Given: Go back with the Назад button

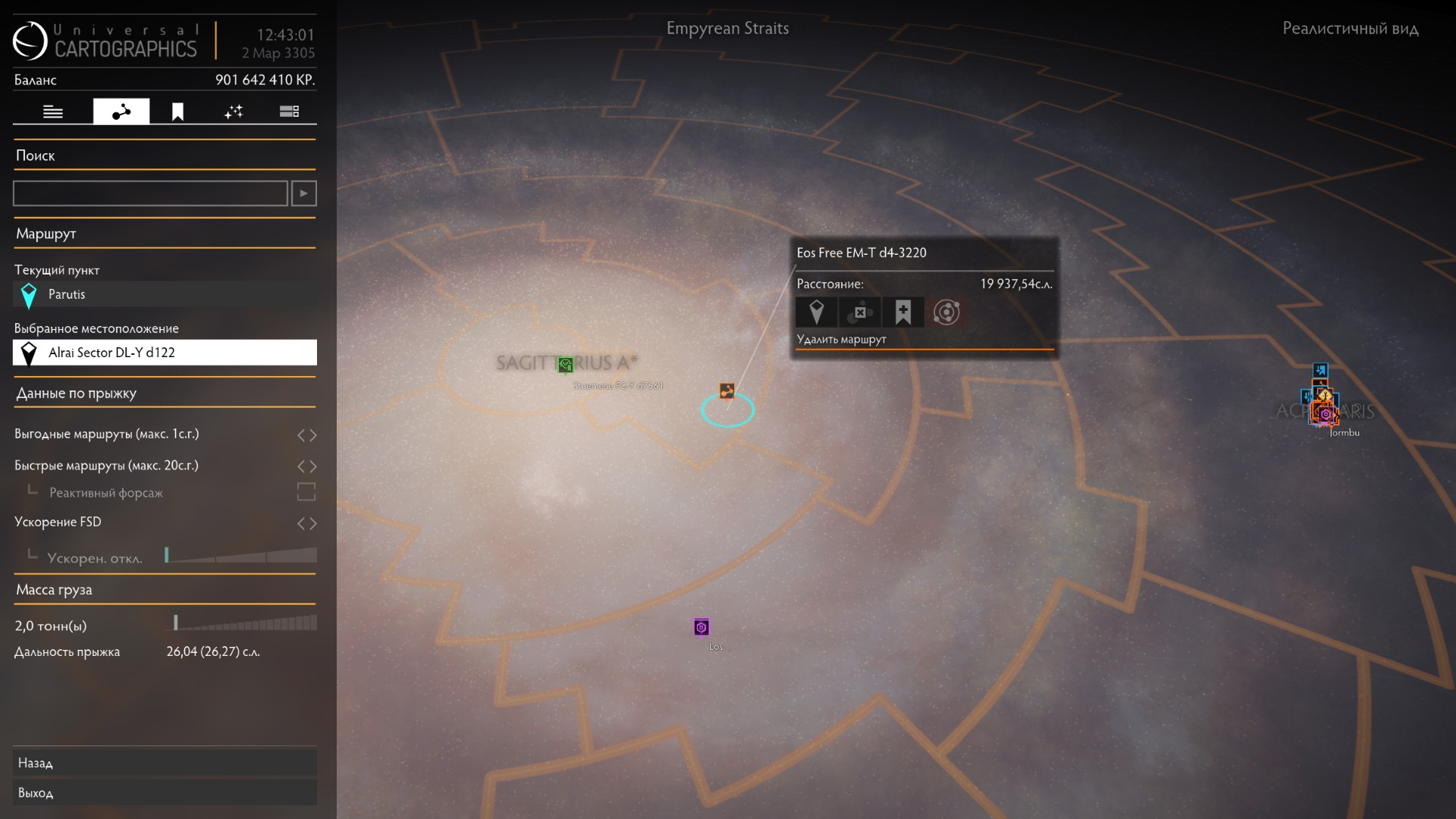Looking at the screenshot, I should (x=165, y=763).
